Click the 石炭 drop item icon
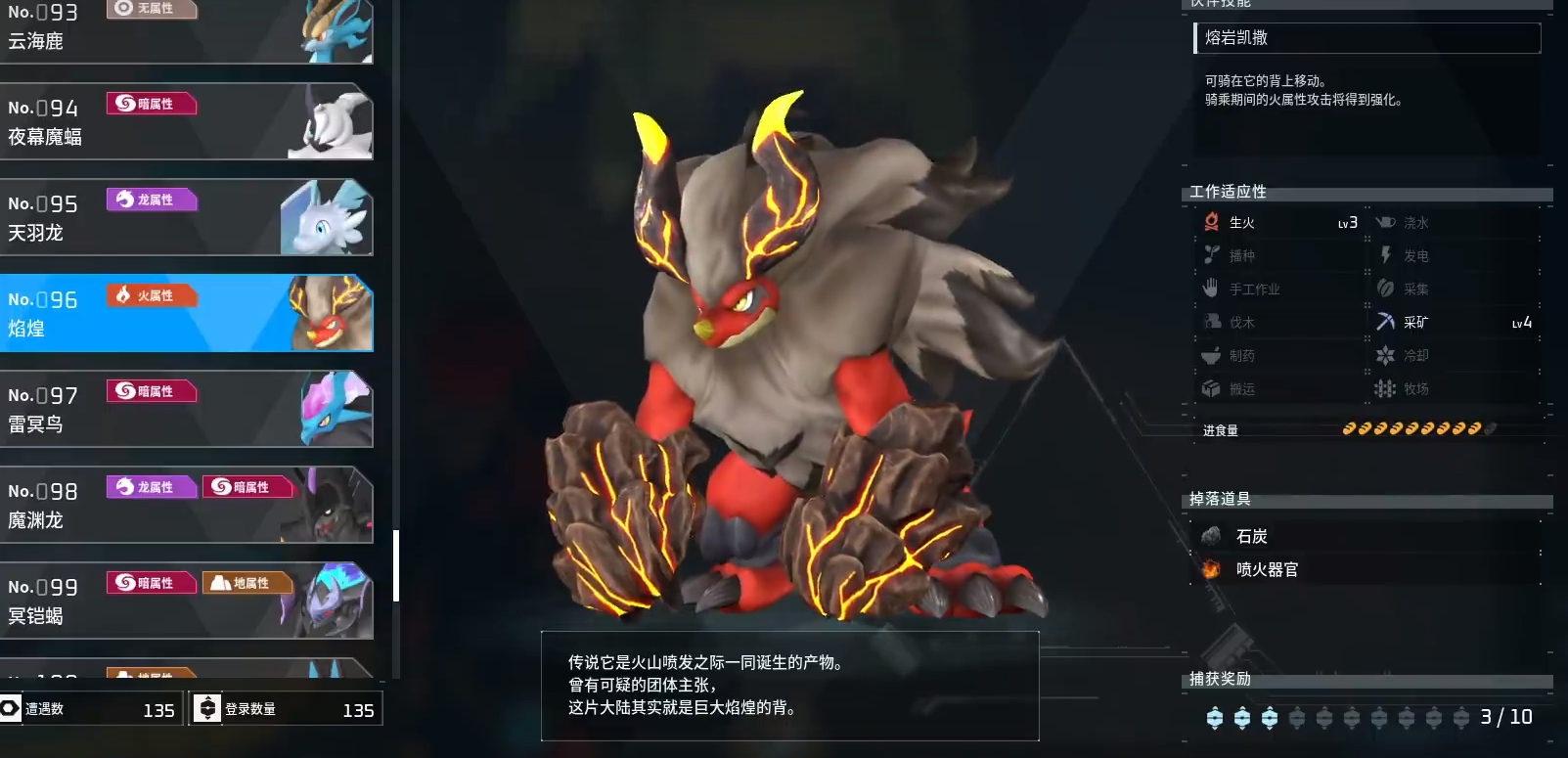This screenshot has height=758, width=1568. 1213,536
